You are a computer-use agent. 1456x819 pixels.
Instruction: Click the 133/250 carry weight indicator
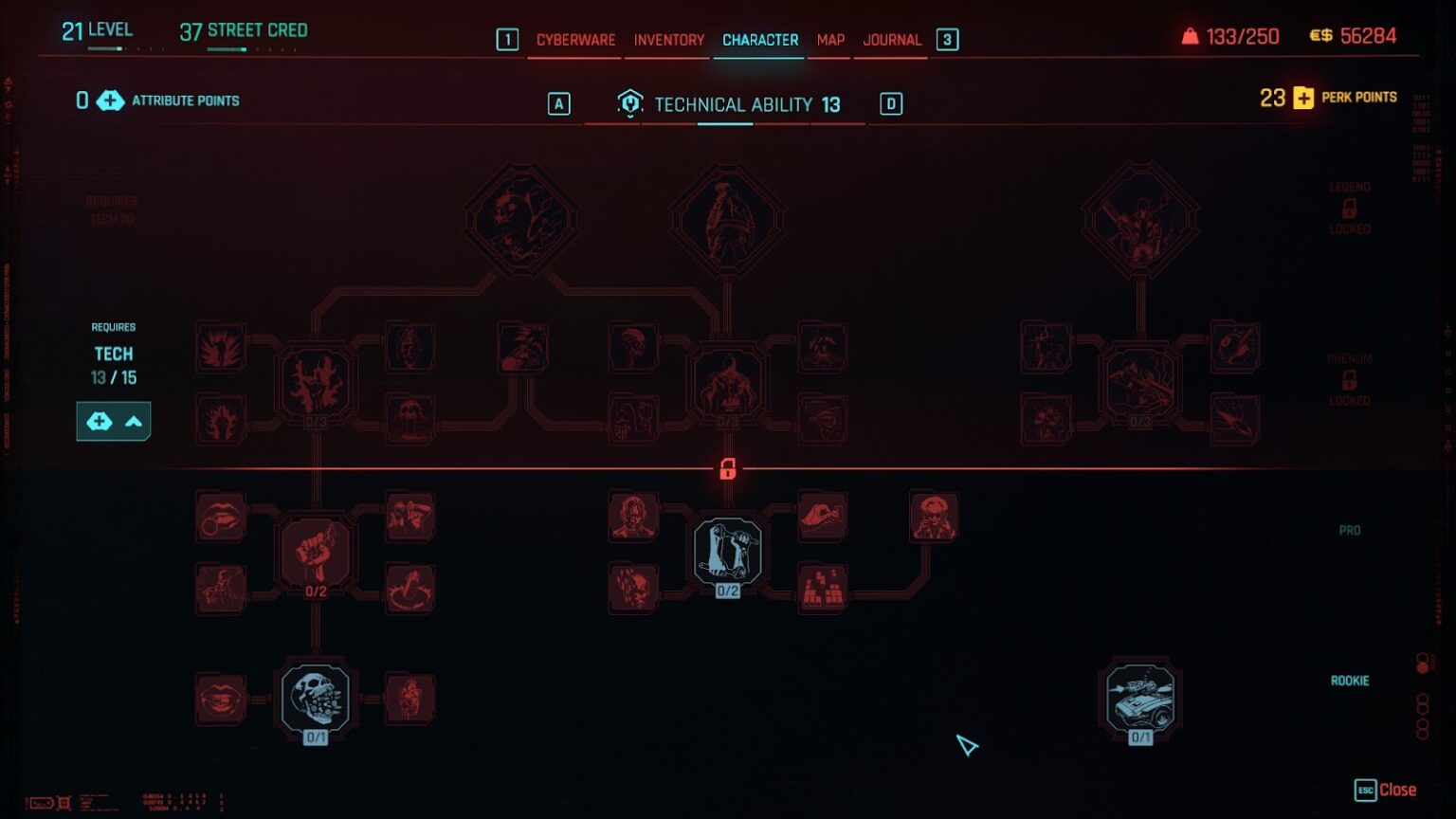click(1242, 36)
